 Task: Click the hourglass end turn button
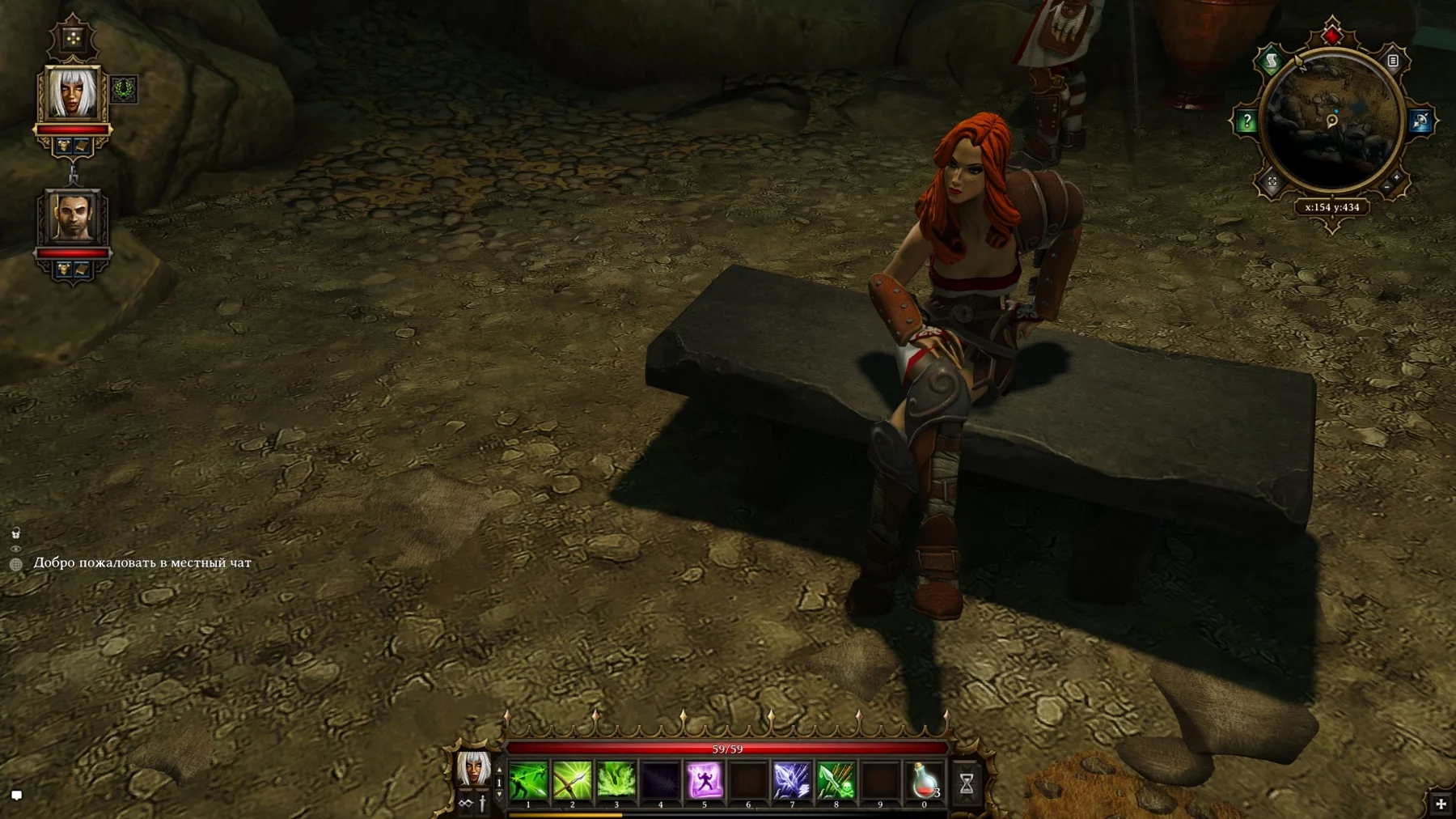click(967, 783)
